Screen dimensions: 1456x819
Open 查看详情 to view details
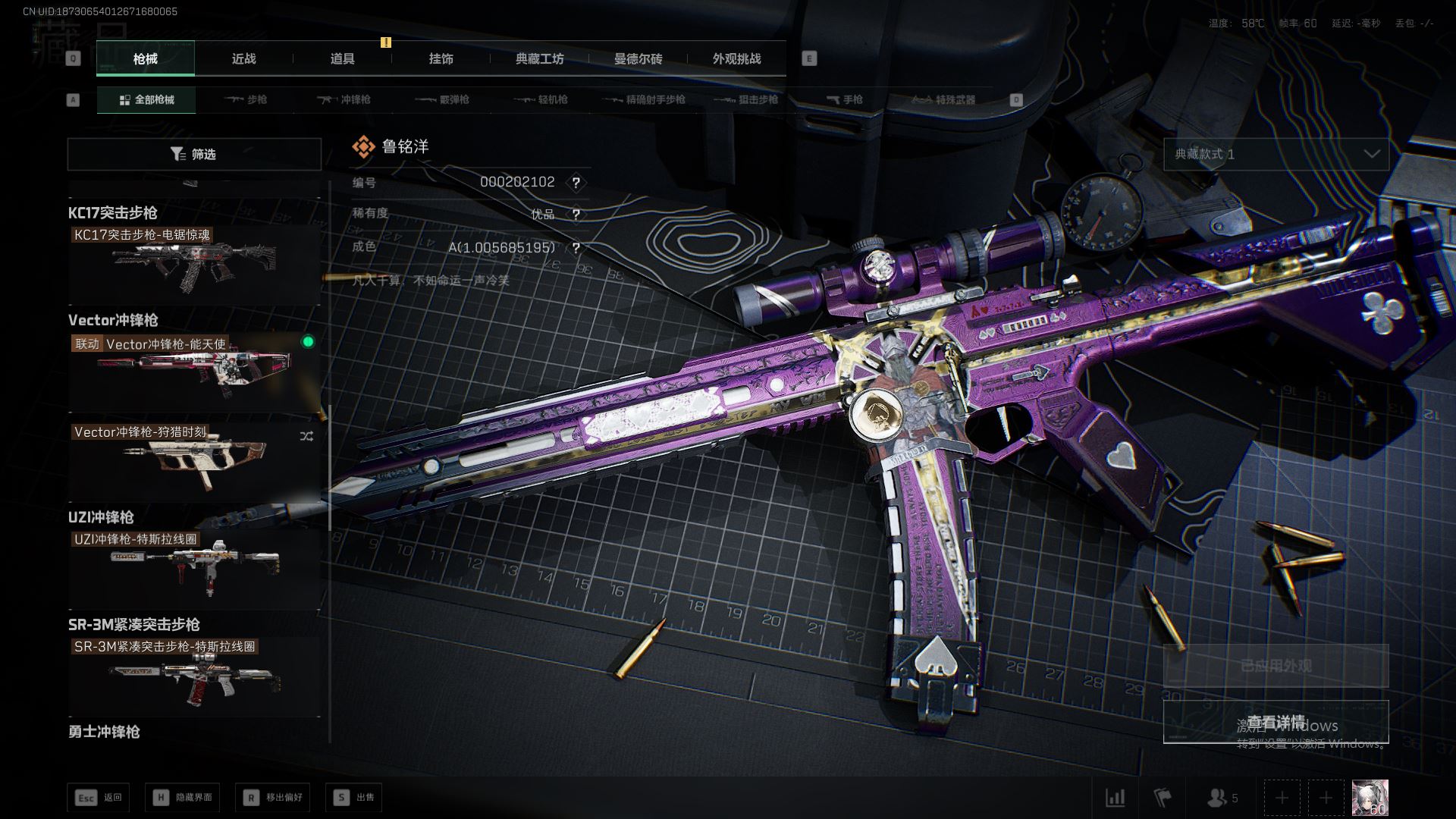tap(1276, 721)
